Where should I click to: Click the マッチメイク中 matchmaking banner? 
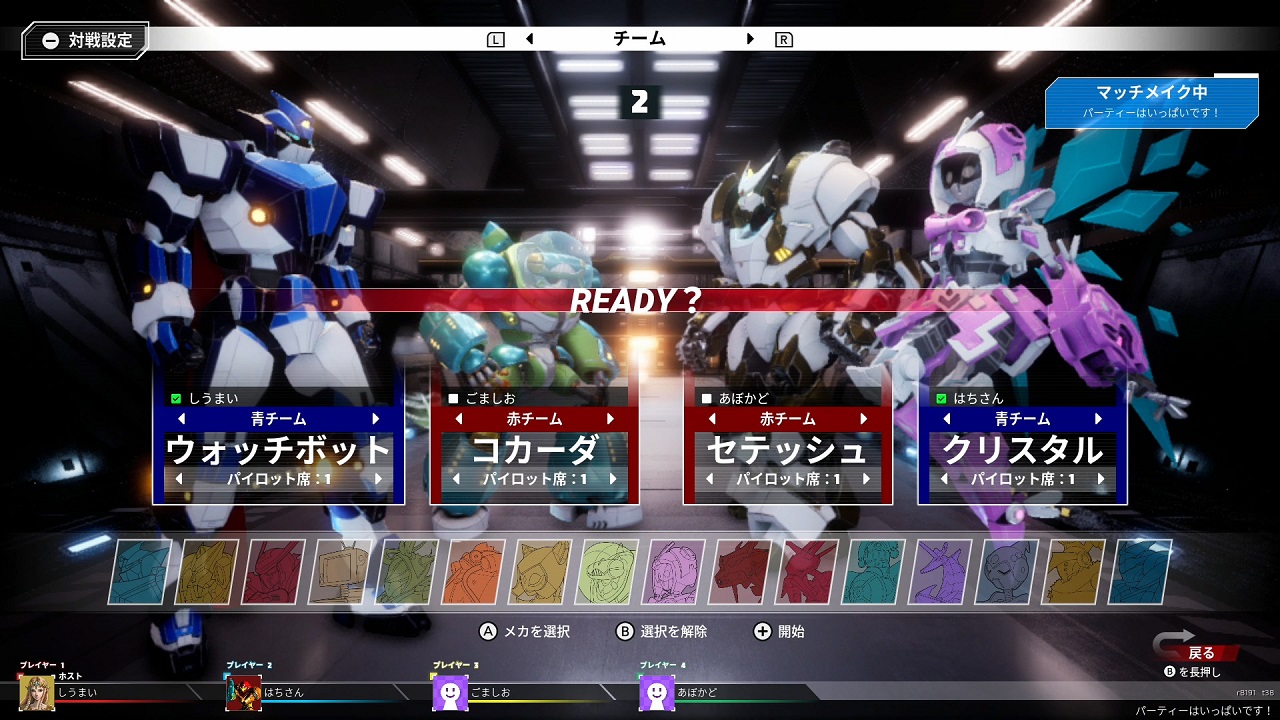(x=1151, y=100)
